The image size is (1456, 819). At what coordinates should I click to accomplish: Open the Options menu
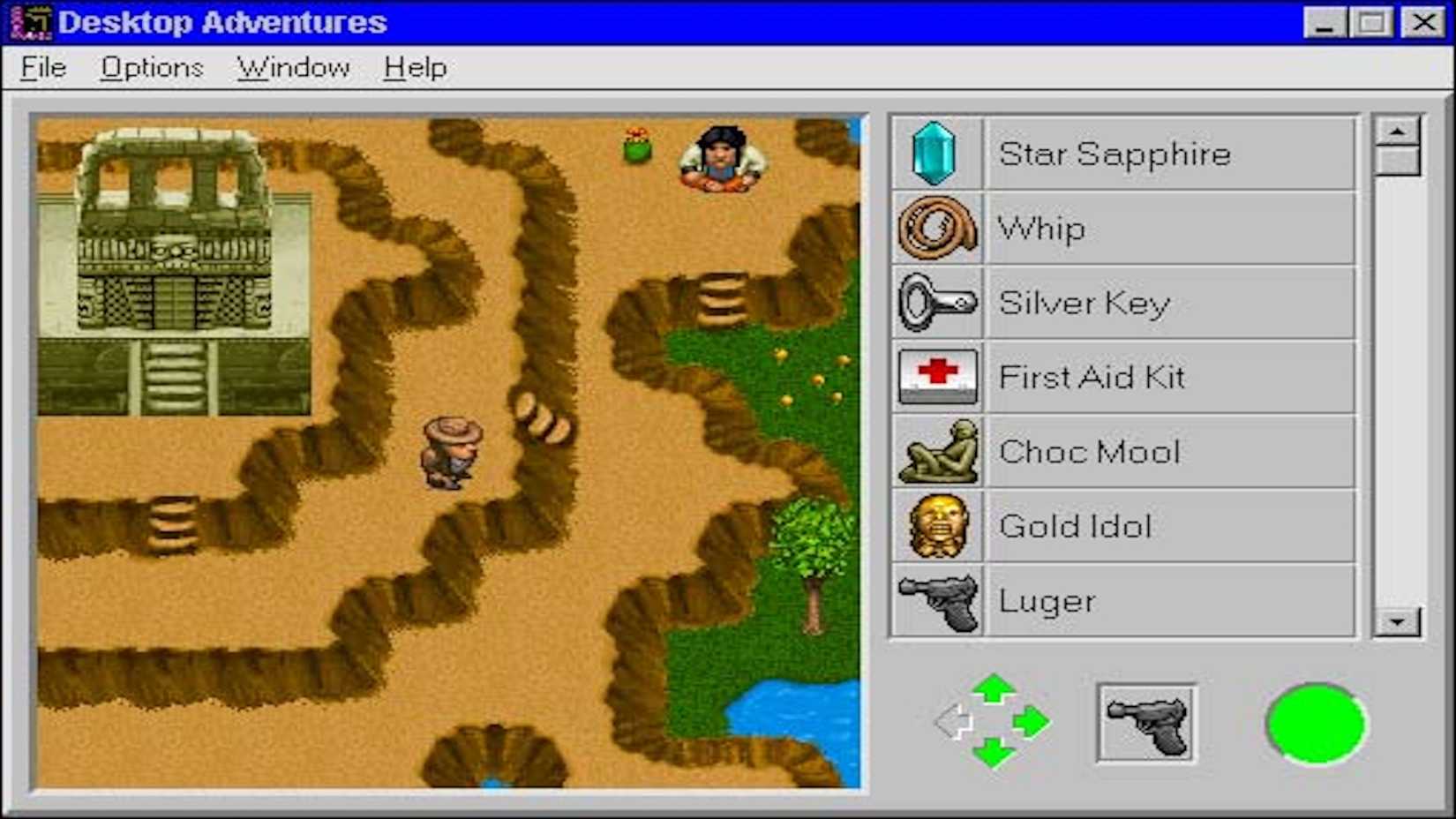click(152, 68)
